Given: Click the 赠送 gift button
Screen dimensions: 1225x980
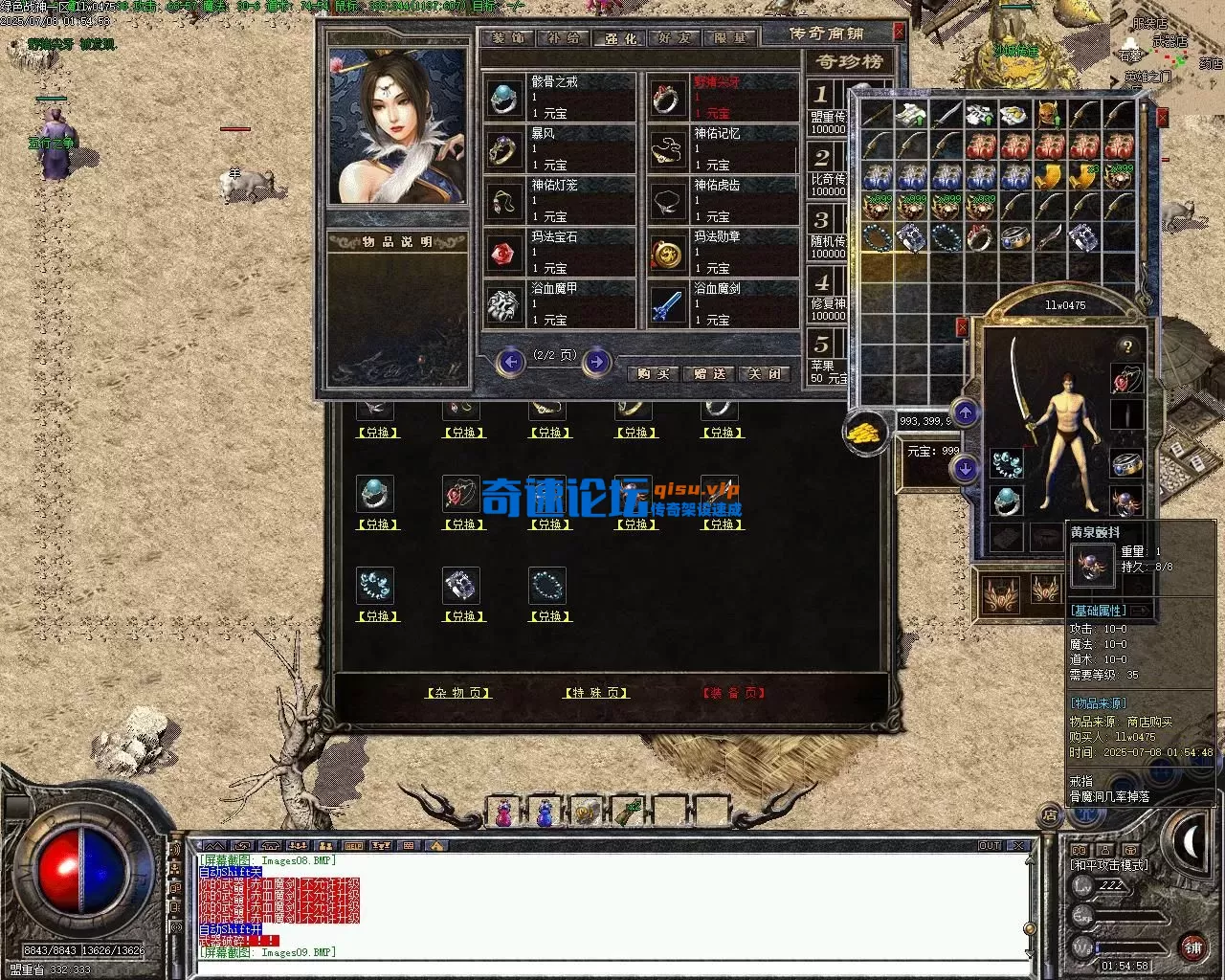Looking at the screenshot, I should tap(709, 373).
